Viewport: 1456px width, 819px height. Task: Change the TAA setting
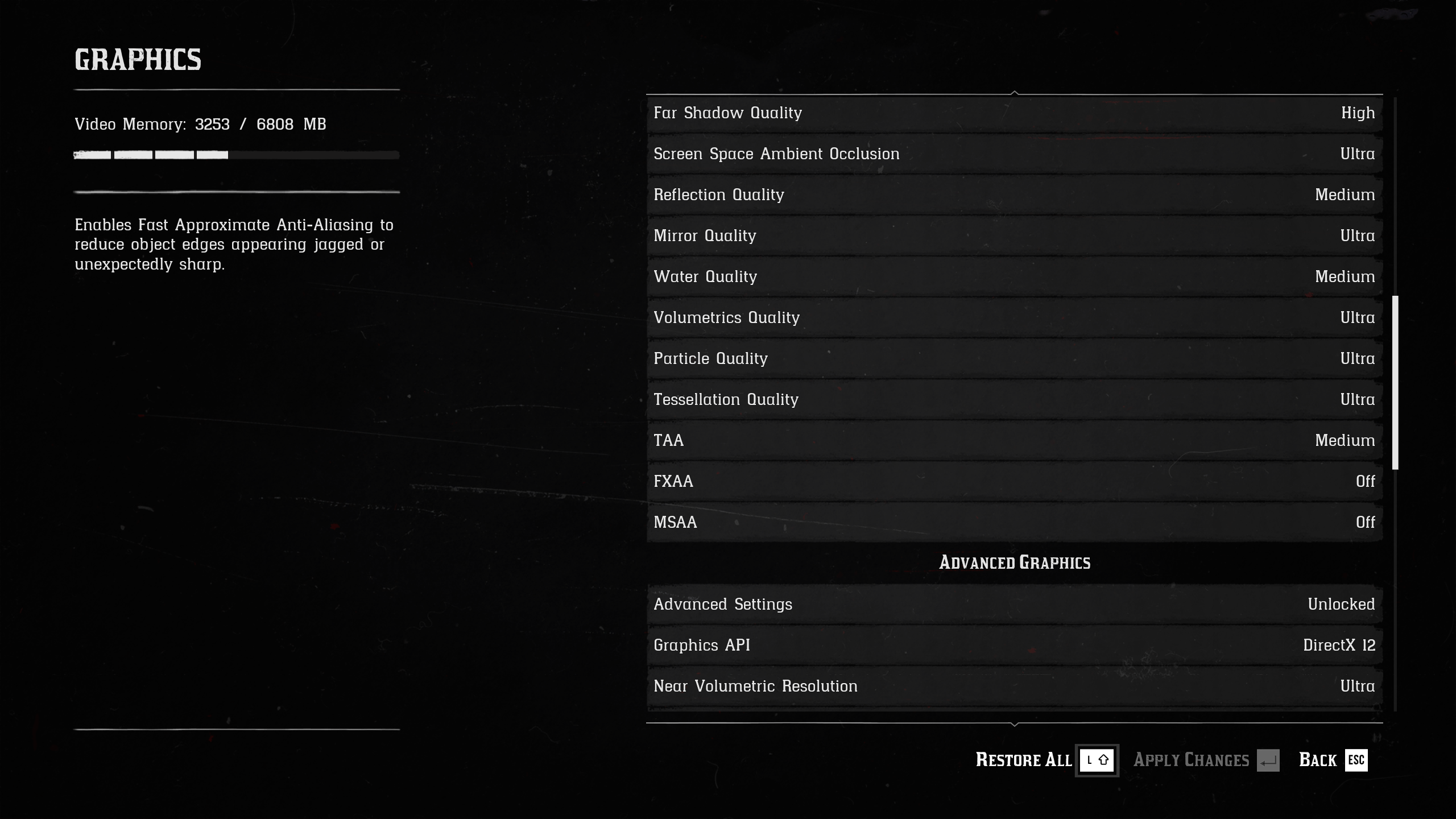1014,441
